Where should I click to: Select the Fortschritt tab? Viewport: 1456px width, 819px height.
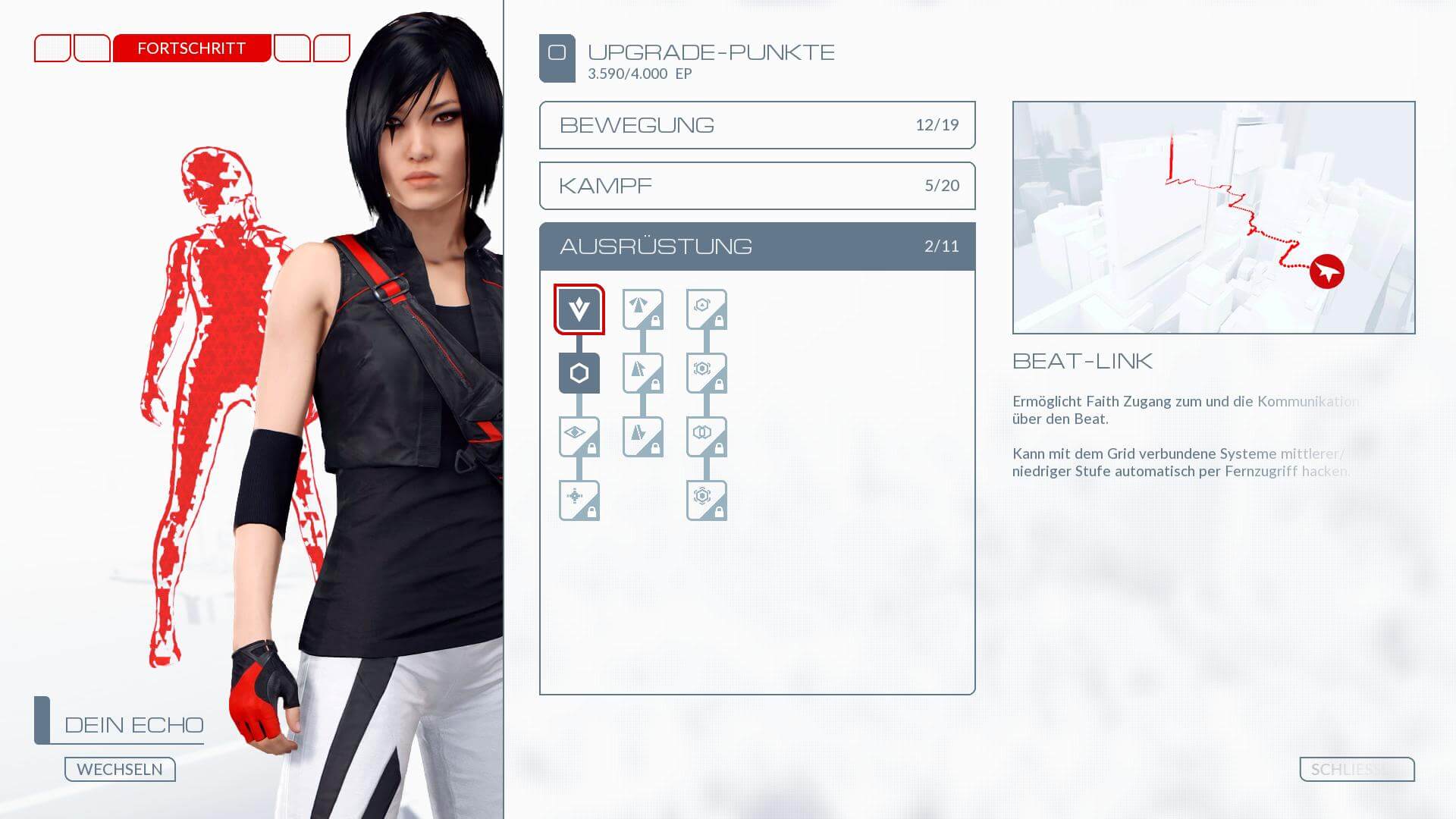(x=192, y=49)
